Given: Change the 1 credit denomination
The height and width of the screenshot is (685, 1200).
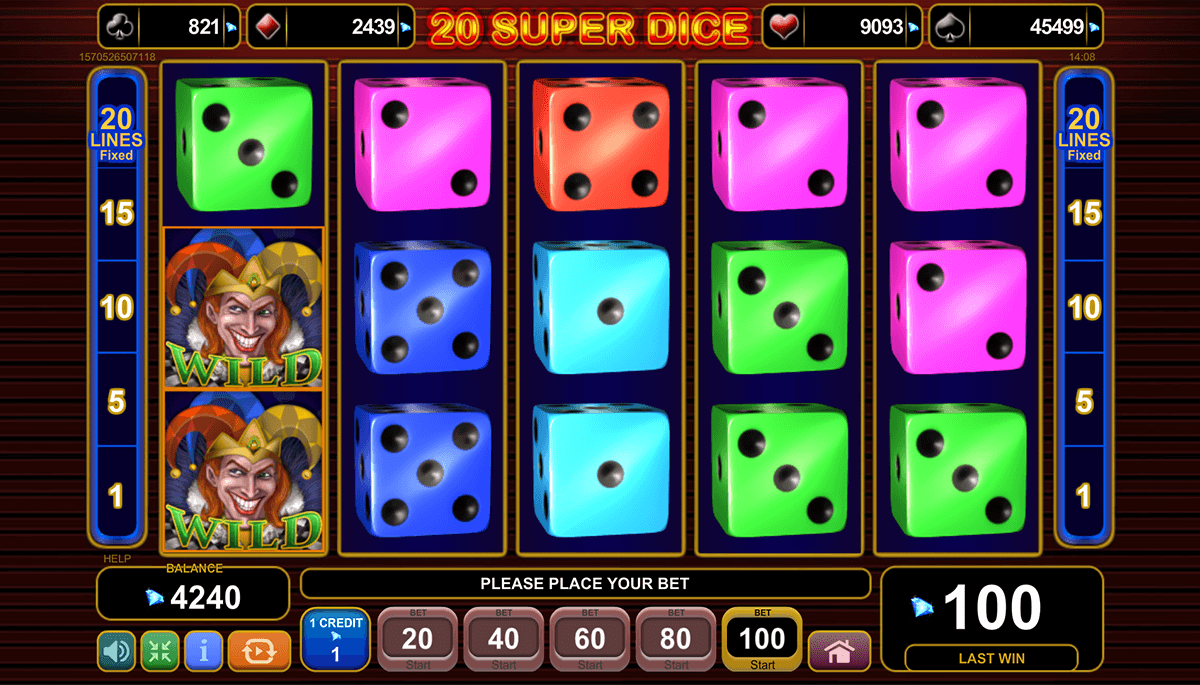Looking at the screenshot, I should pos(335,640).
